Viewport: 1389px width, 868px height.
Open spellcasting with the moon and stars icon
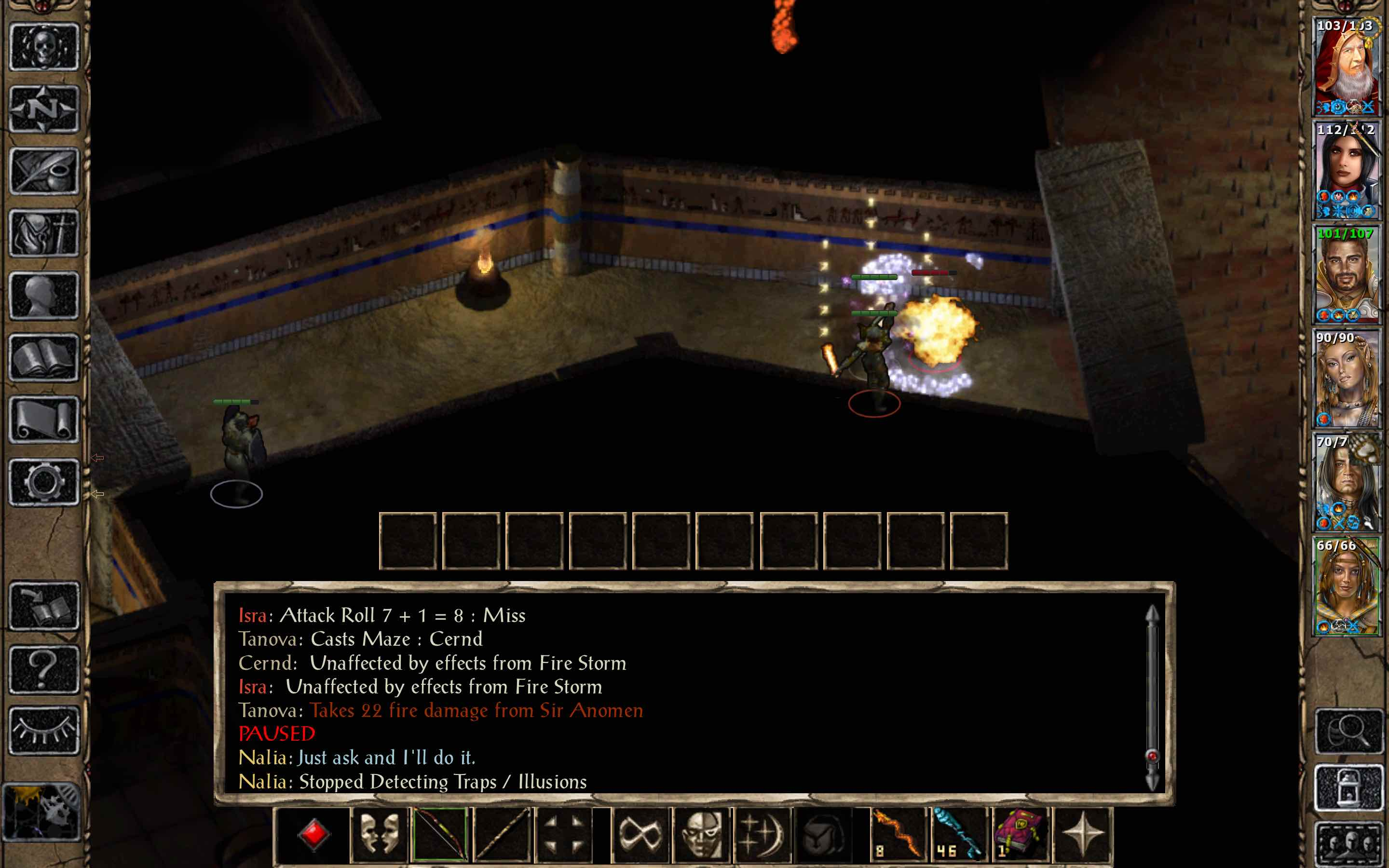pos(762,834)
